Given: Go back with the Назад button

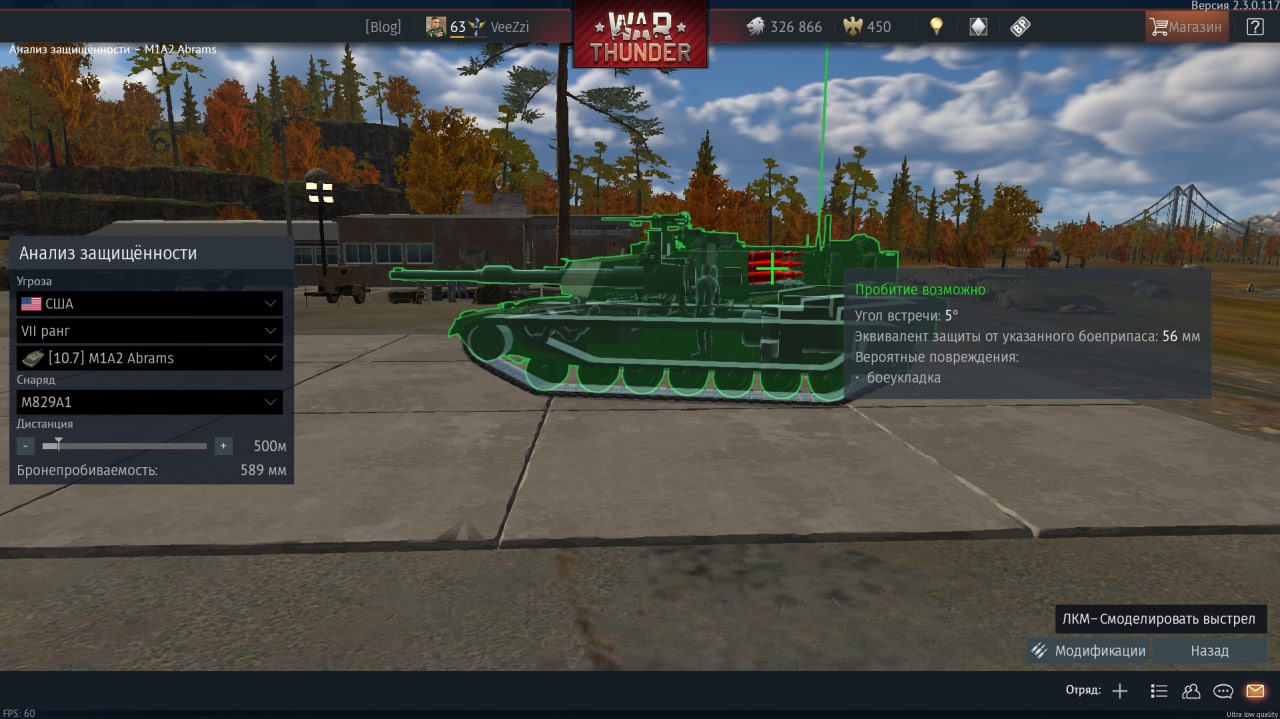Looking at the screenshot, I should tap(1209, 651).
